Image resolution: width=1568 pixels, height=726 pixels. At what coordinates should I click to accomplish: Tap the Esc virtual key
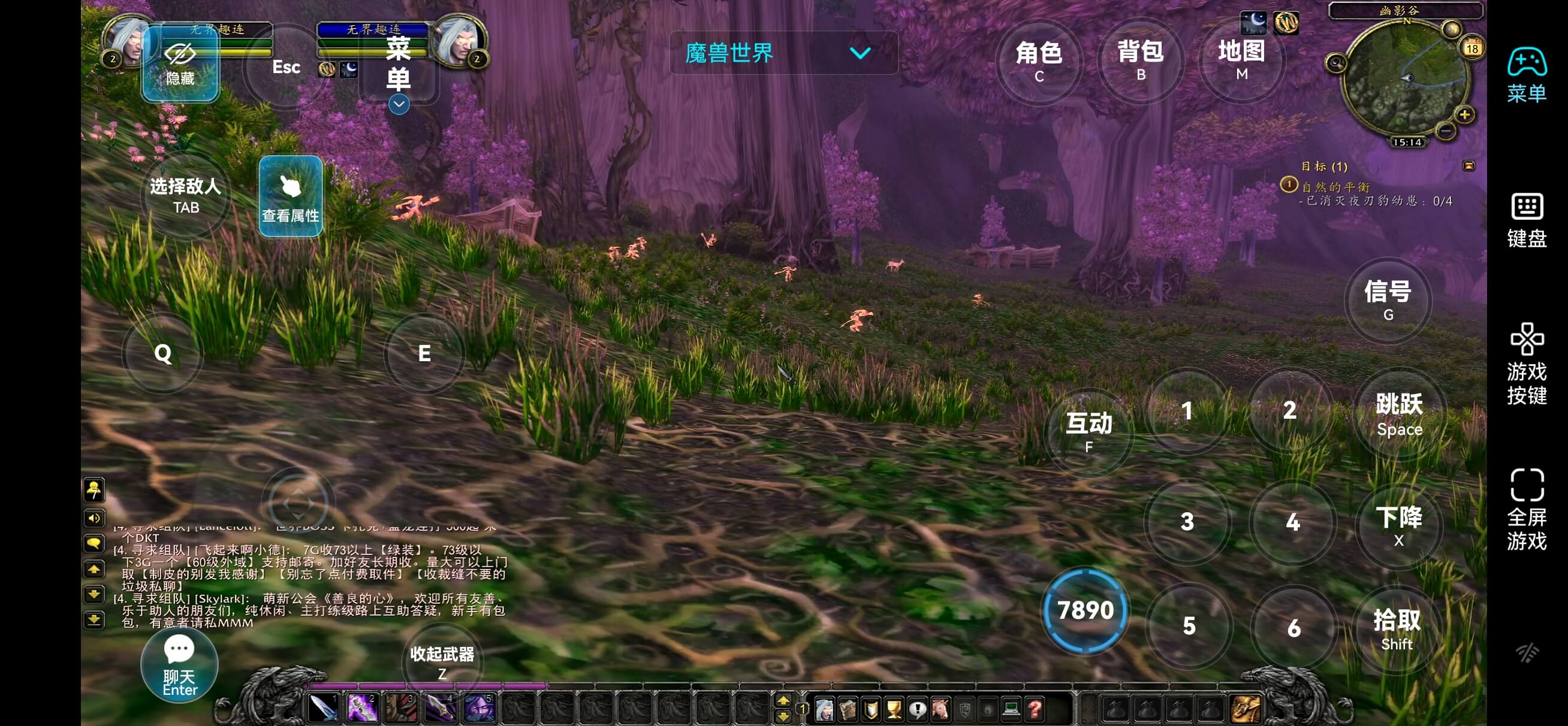tap(285, 66)
